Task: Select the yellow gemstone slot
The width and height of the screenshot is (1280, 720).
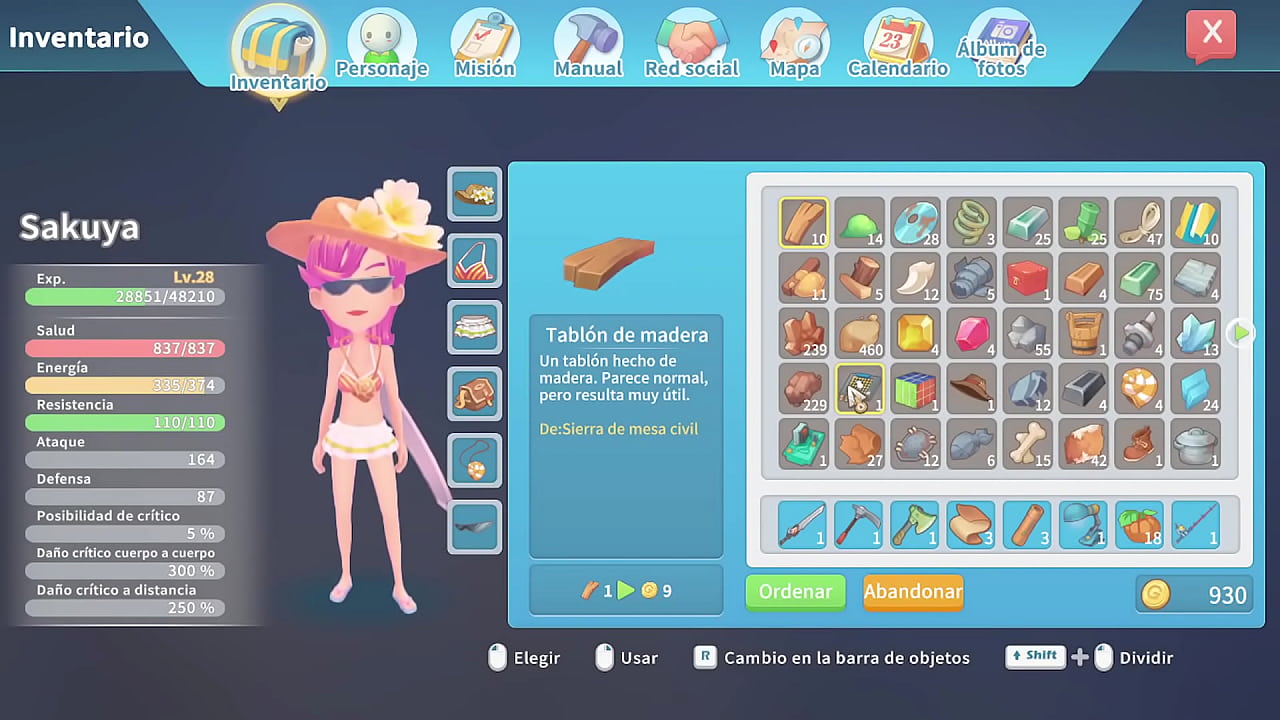Action: [x=916, y=333]
